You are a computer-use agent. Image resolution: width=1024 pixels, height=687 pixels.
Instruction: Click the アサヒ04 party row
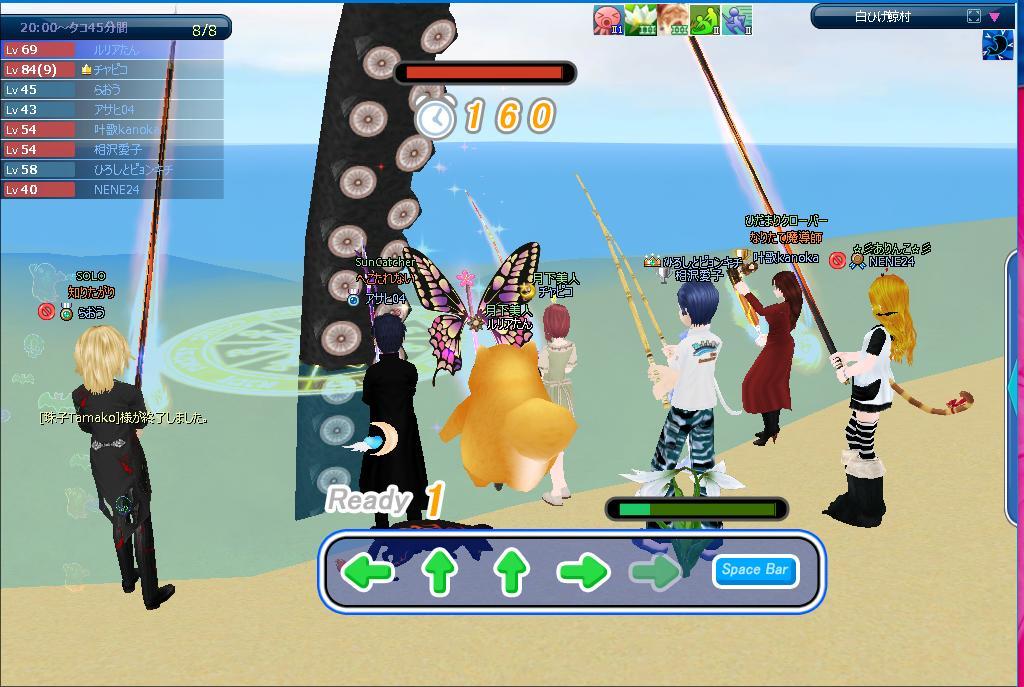pos(113,110)
